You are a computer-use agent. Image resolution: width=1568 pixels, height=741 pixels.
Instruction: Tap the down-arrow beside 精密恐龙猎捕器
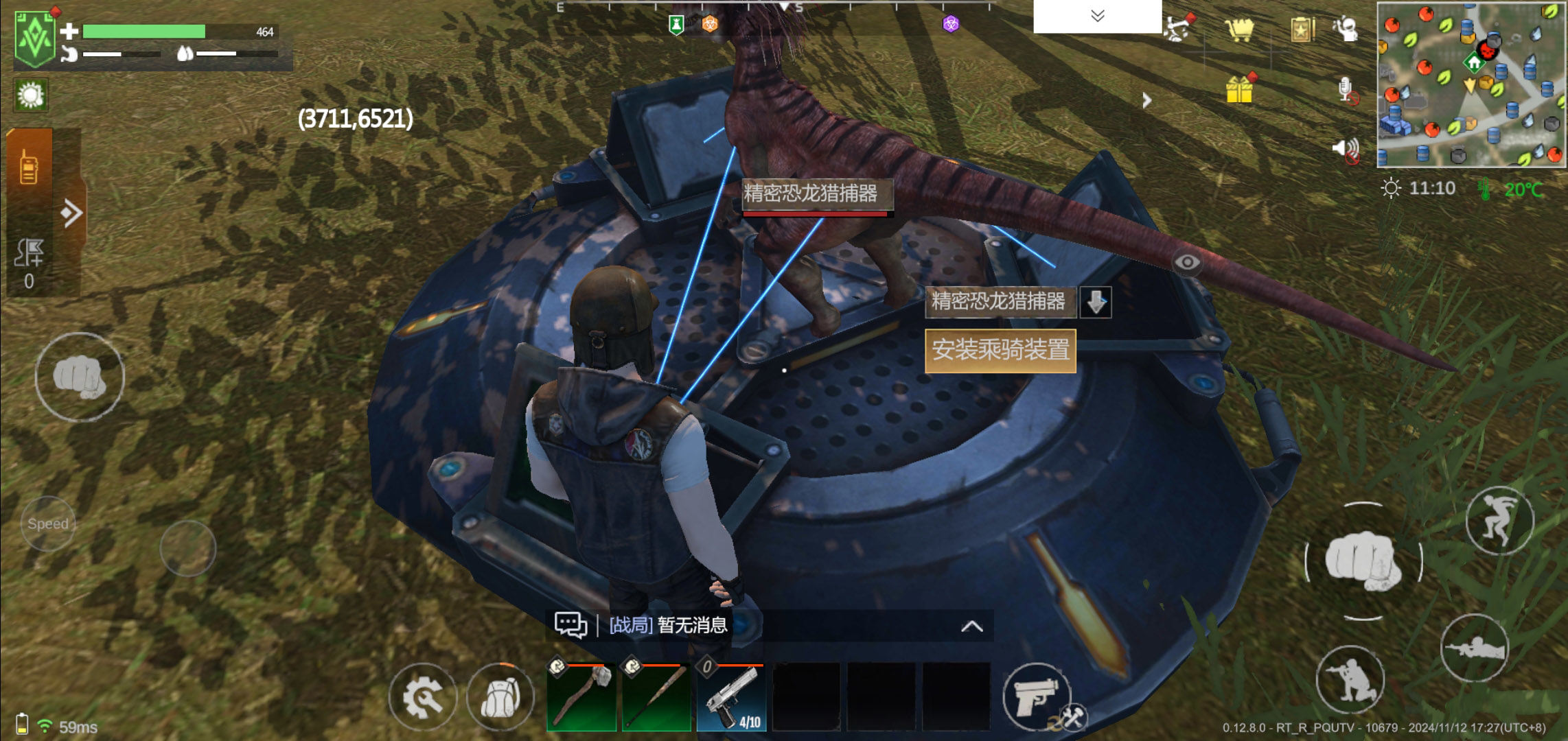point(1096,302)
